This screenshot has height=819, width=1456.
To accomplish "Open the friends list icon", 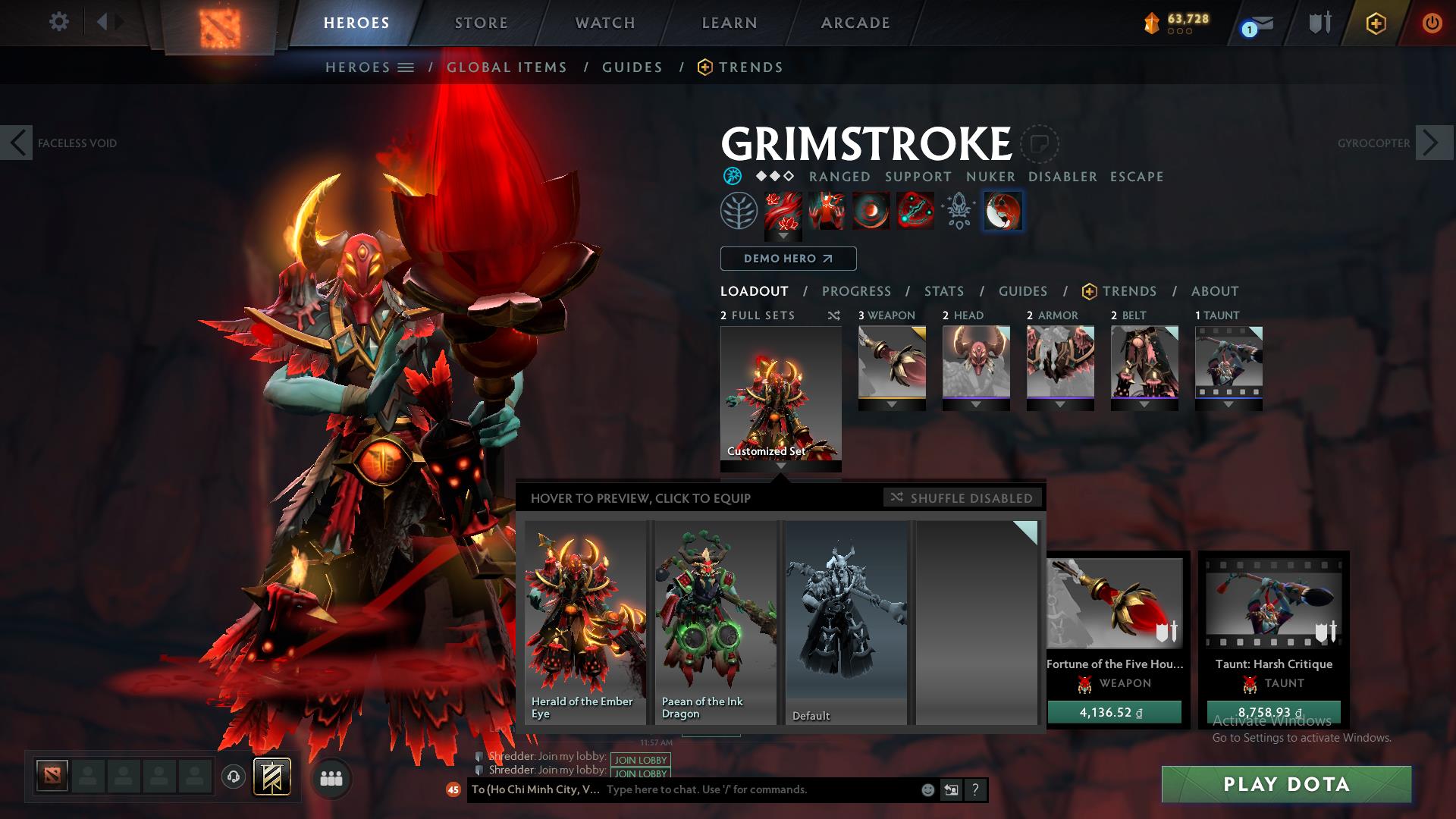I will (331, 778).
